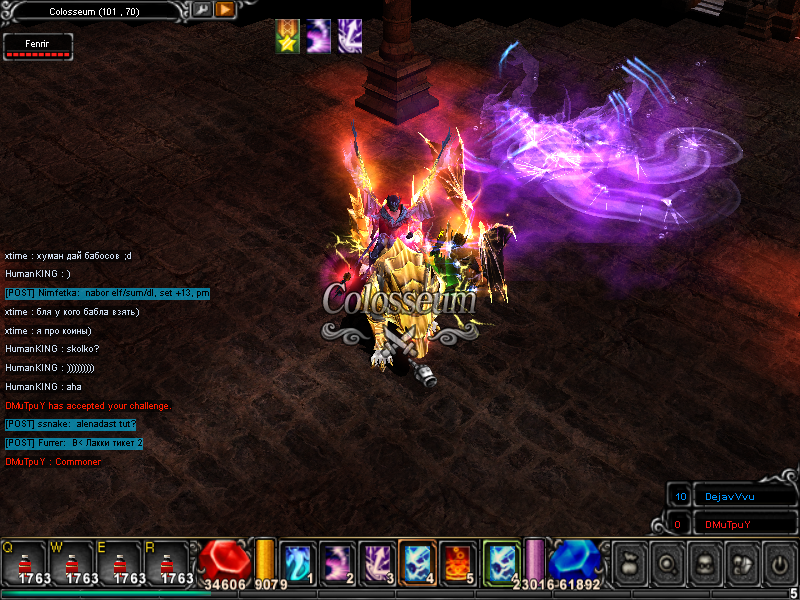Use the potion in slot W

[x=72, y=563]
